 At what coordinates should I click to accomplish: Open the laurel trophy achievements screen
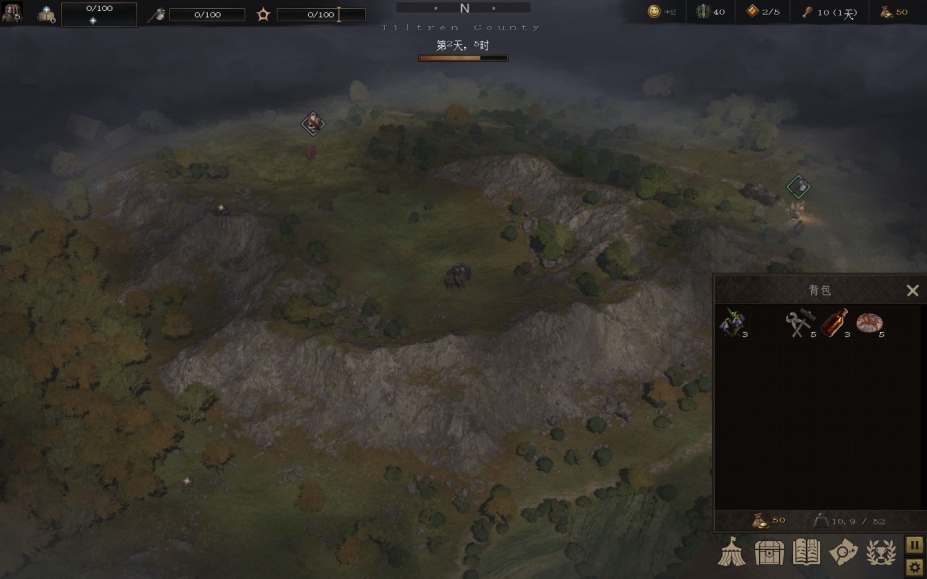880,552
